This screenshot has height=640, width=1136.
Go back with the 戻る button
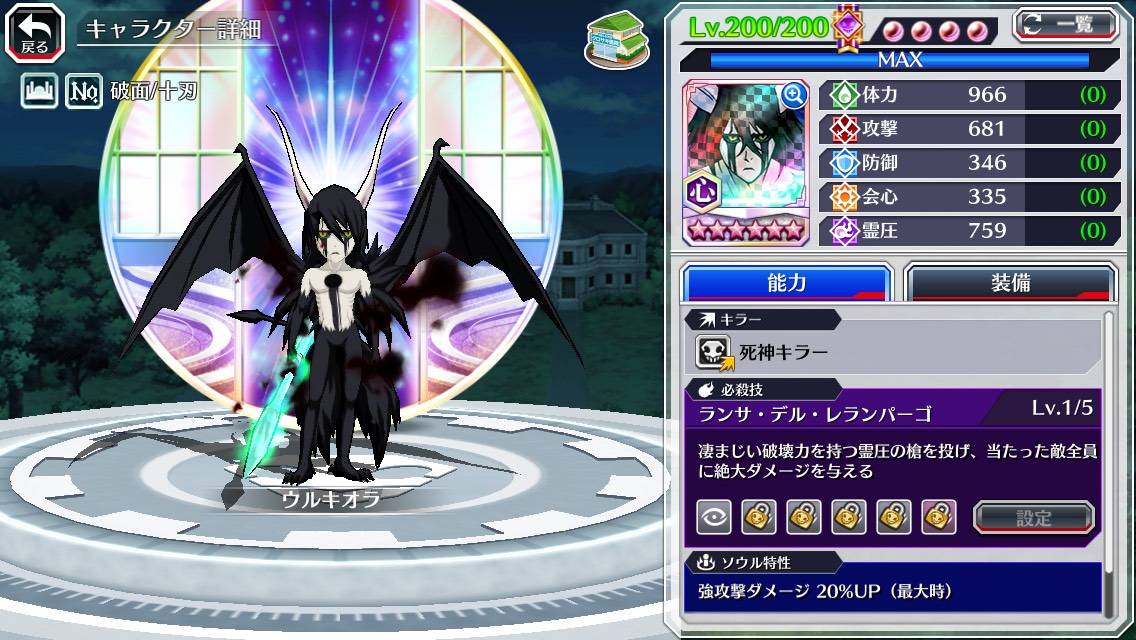(35, 31)
